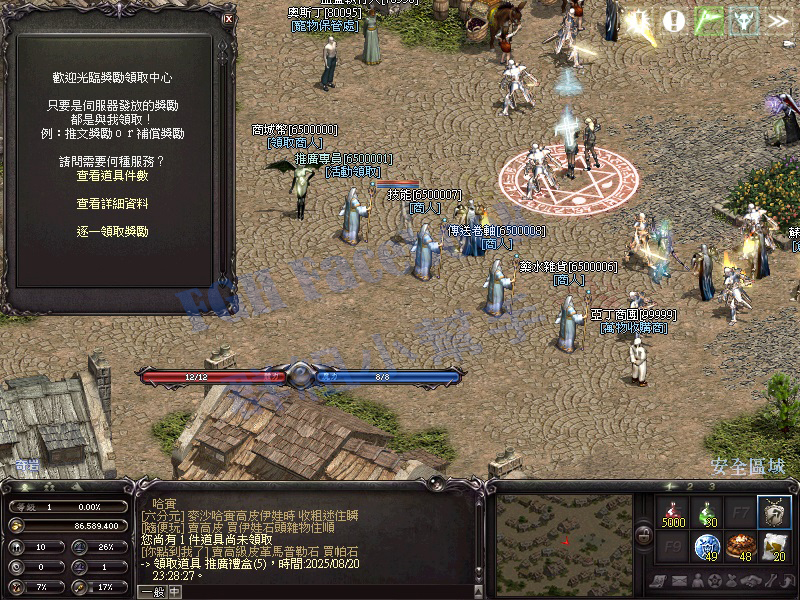Select the shield pendant hotbar slot
Viewport: 800px width, 600px height.
[774, 512]
